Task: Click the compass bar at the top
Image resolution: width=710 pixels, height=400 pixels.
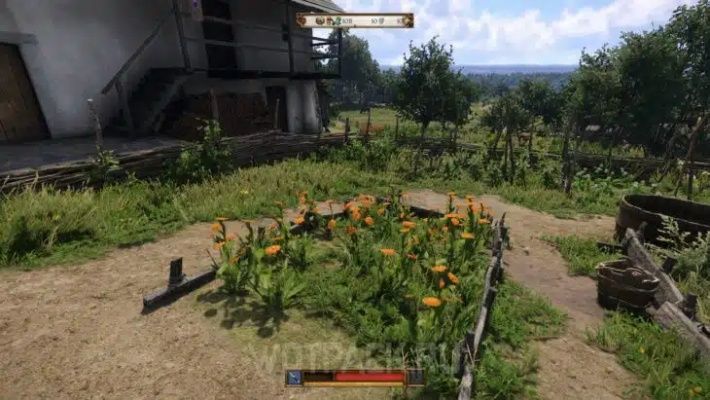Action: pos(355,20)
